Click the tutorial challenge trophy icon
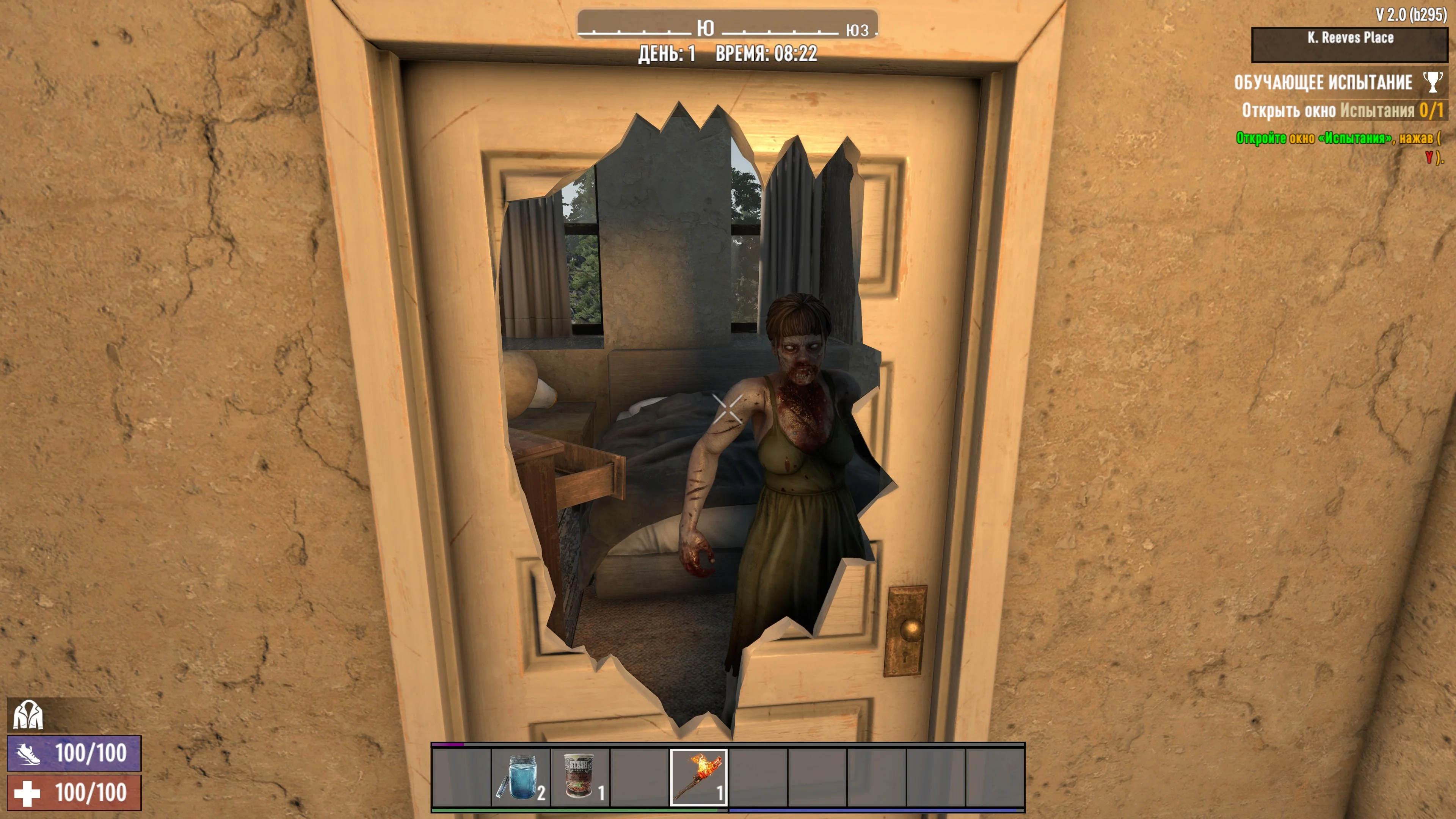Viewport: 1456px width, 819px height. [x=1432, y=82]
